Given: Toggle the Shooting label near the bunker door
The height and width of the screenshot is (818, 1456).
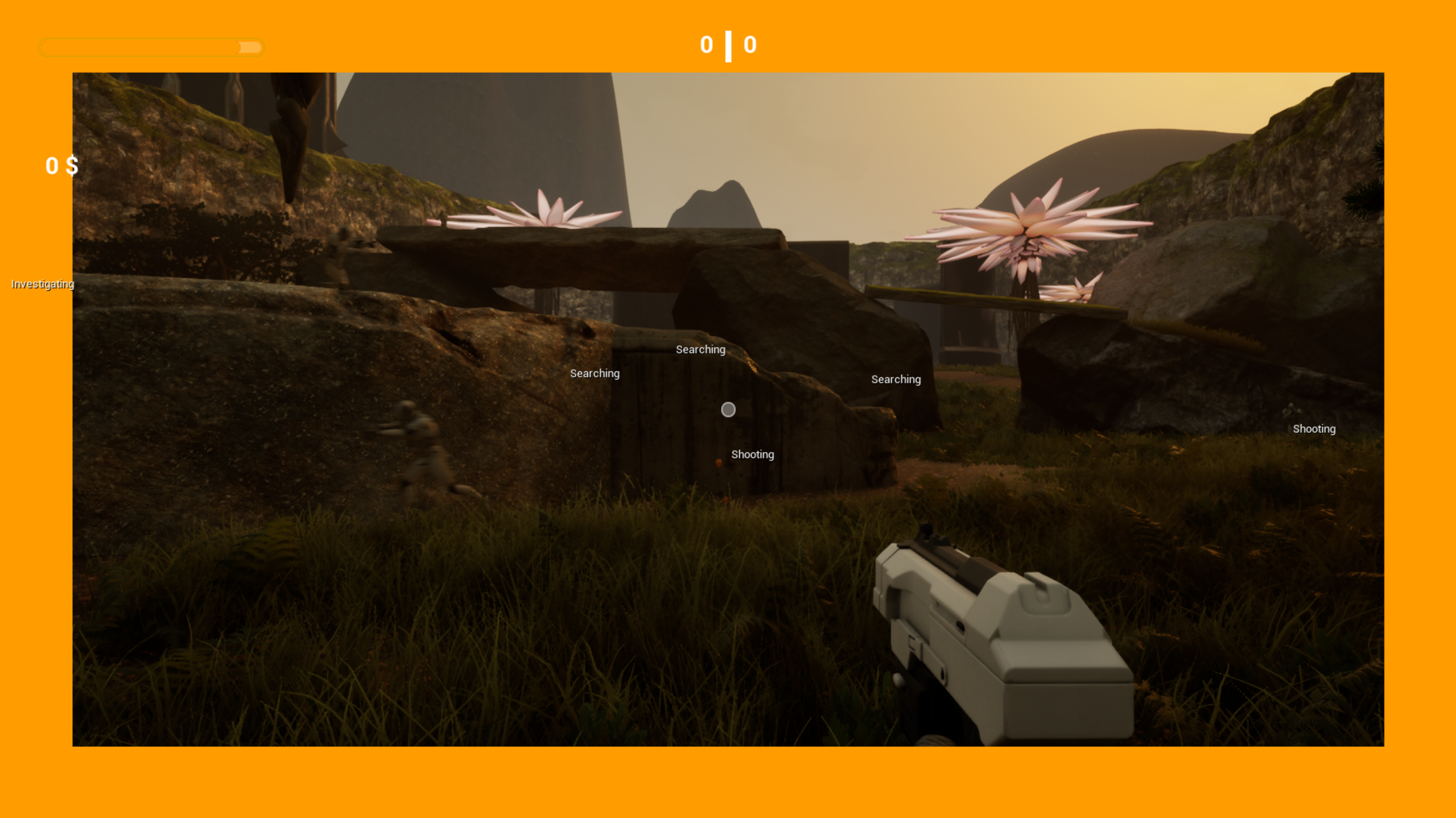Looking at the screenshot, I should tap(752, 455).
